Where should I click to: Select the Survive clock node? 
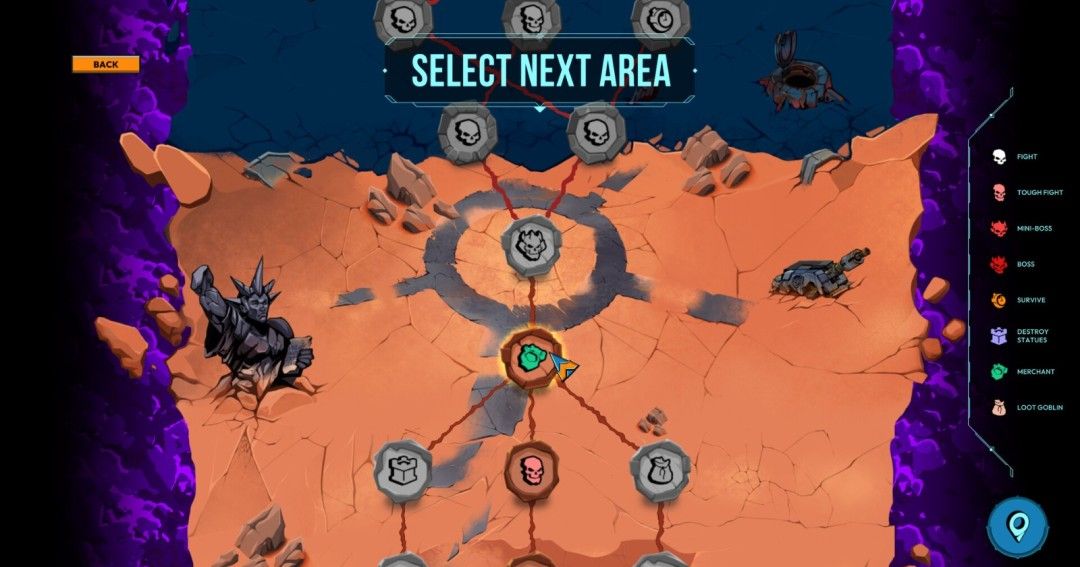[661, 18]
